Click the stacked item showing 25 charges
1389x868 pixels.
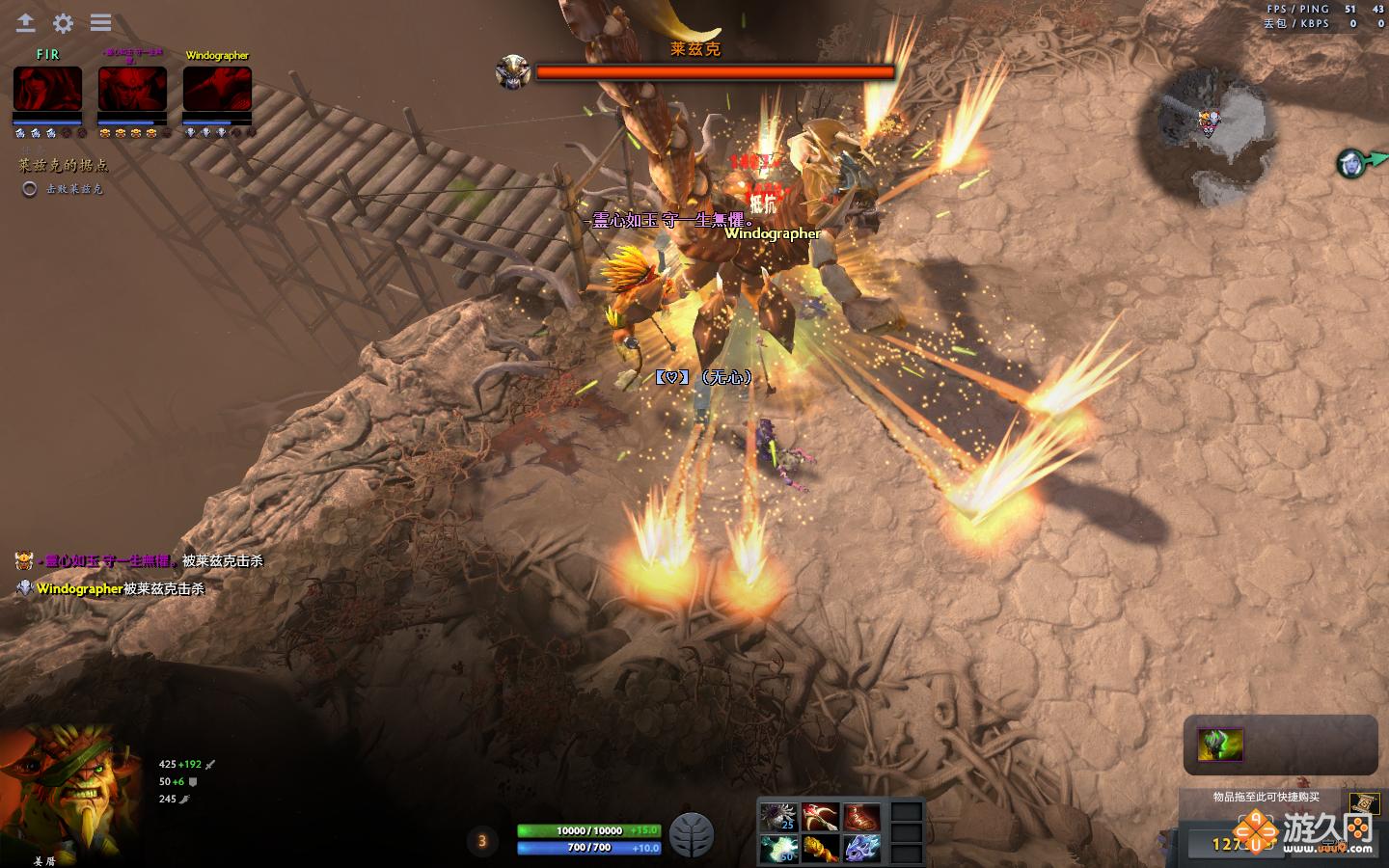[x=779, y=815]
